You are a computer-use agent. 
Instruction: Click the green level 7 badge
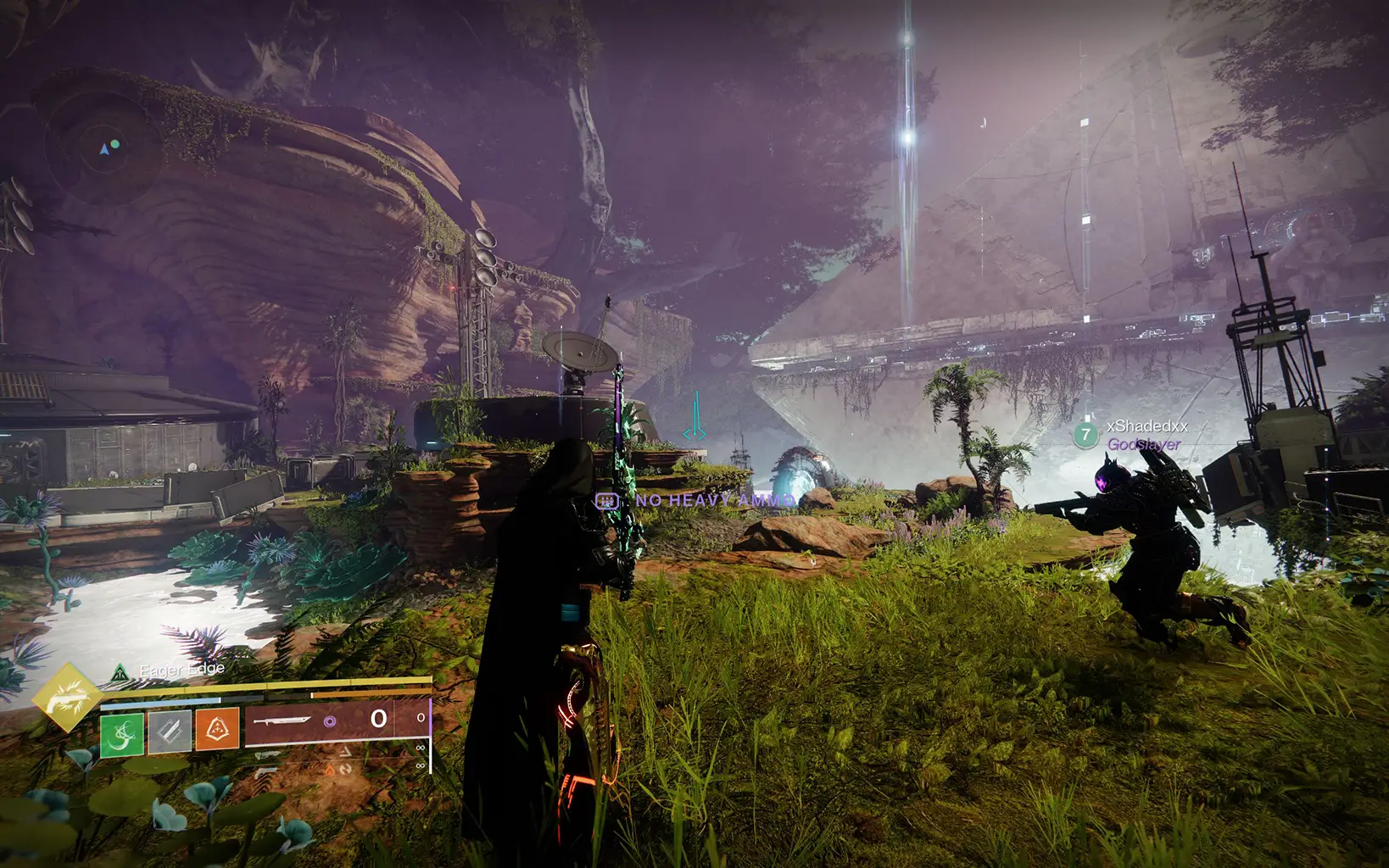[x=1085, y=435]
